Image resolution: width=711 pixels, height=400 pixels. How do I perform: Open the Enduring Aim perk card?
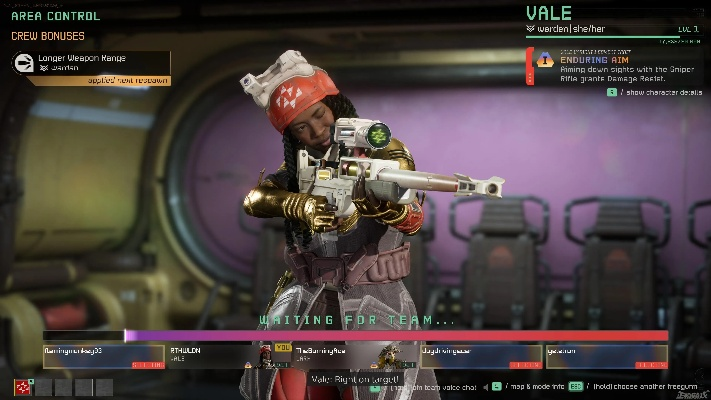[613, 65]
